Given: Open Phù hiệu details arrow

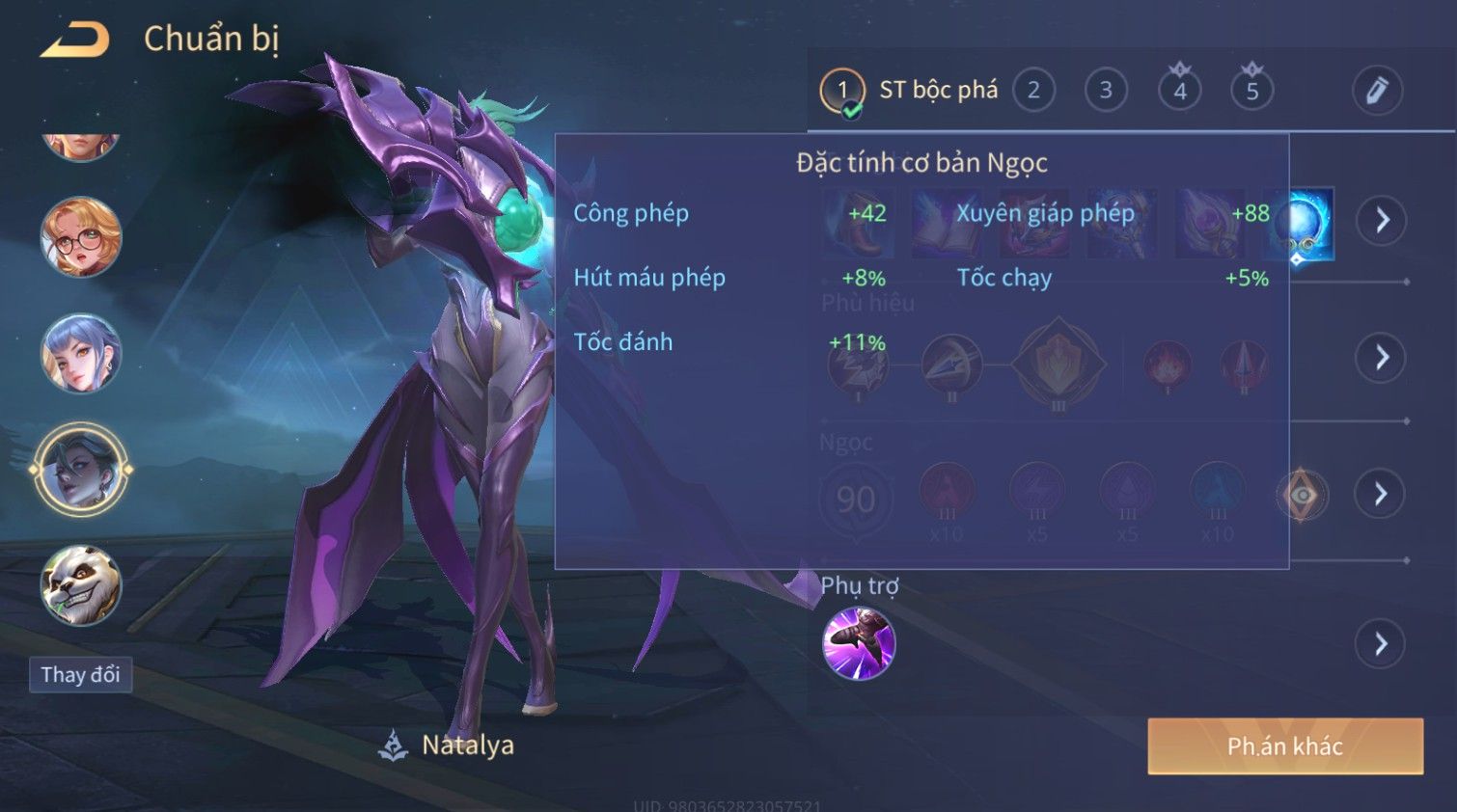Looking at the screenshot, I should tap(1382, 358).
